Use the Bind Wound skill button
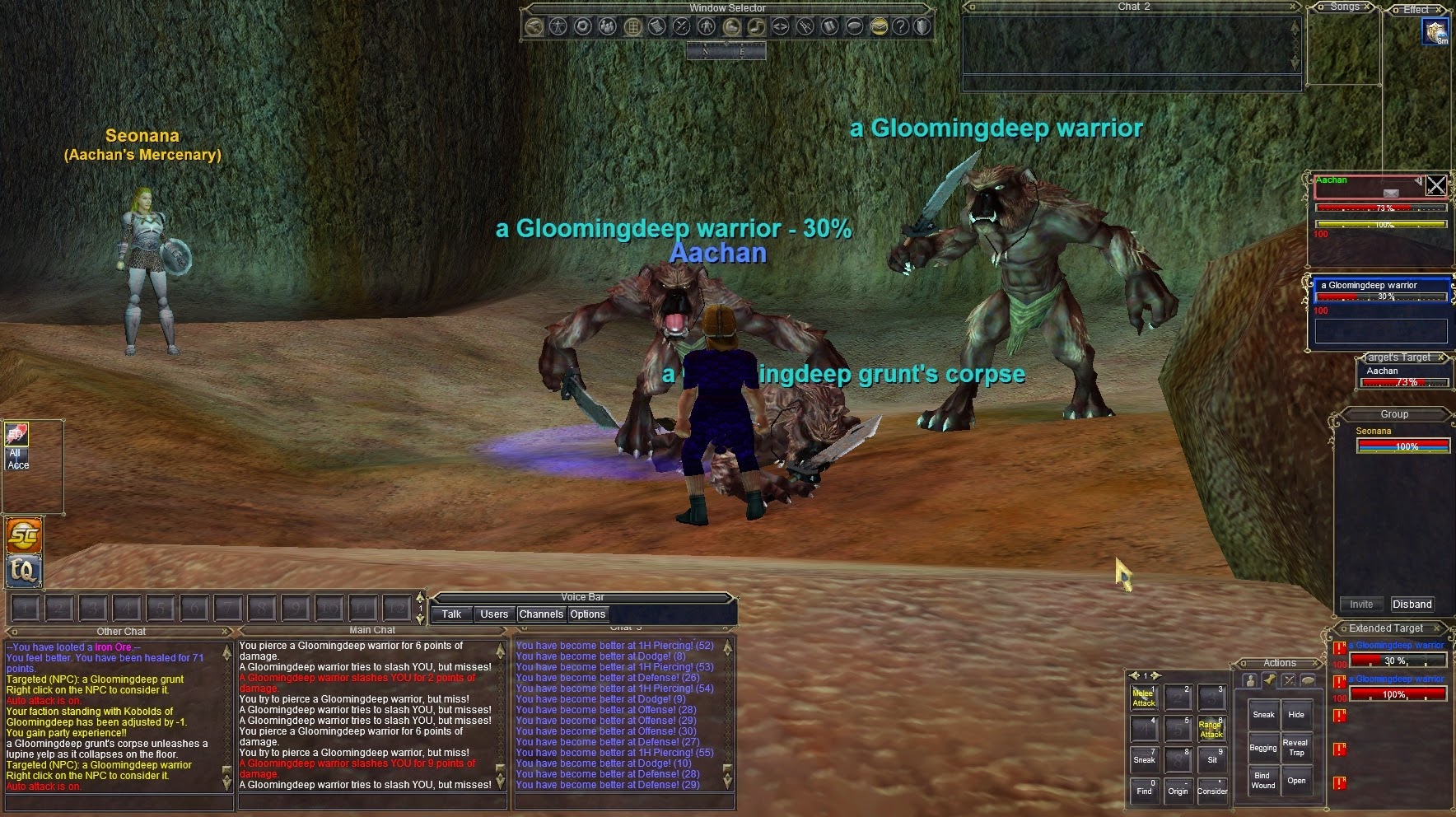This screenshot has width=1456, height=817. coord(1262,780)
